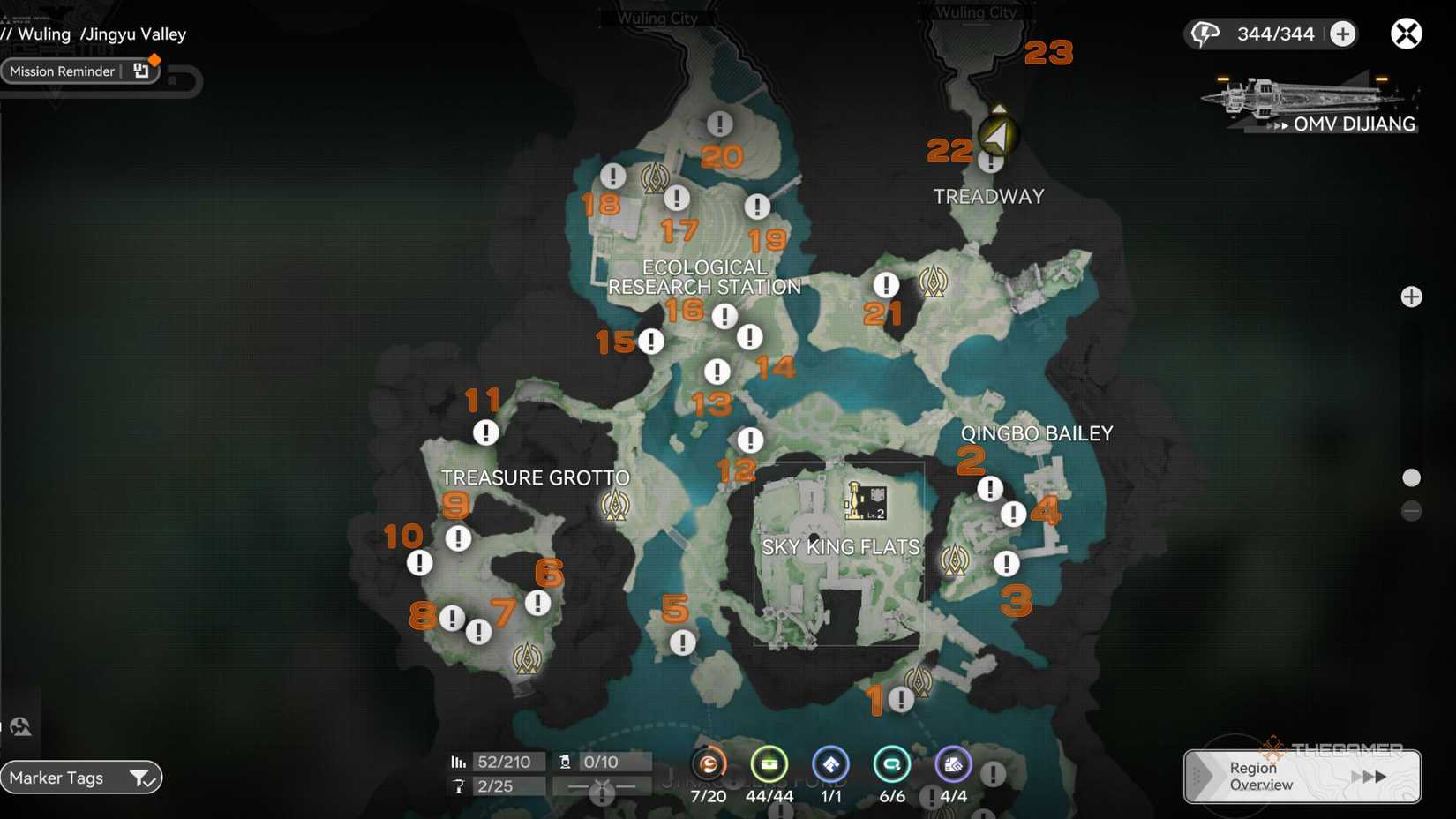The height and width of the screenshot is (819, 1456).
Task: Open the Marker Tags filter
Action: click(x=79, y=778)
